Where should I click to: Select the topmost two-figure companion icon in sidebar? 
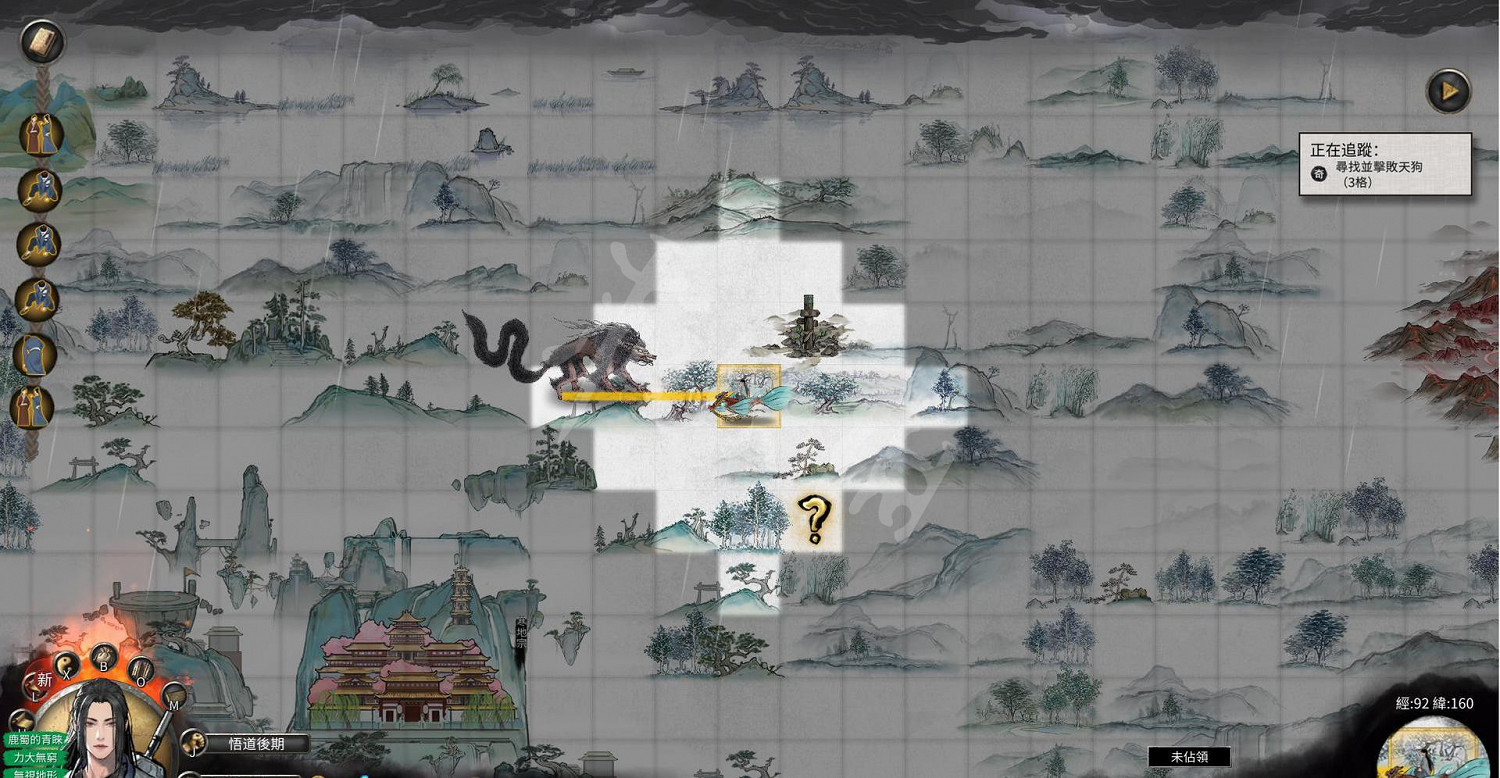(x=40, y=135)
